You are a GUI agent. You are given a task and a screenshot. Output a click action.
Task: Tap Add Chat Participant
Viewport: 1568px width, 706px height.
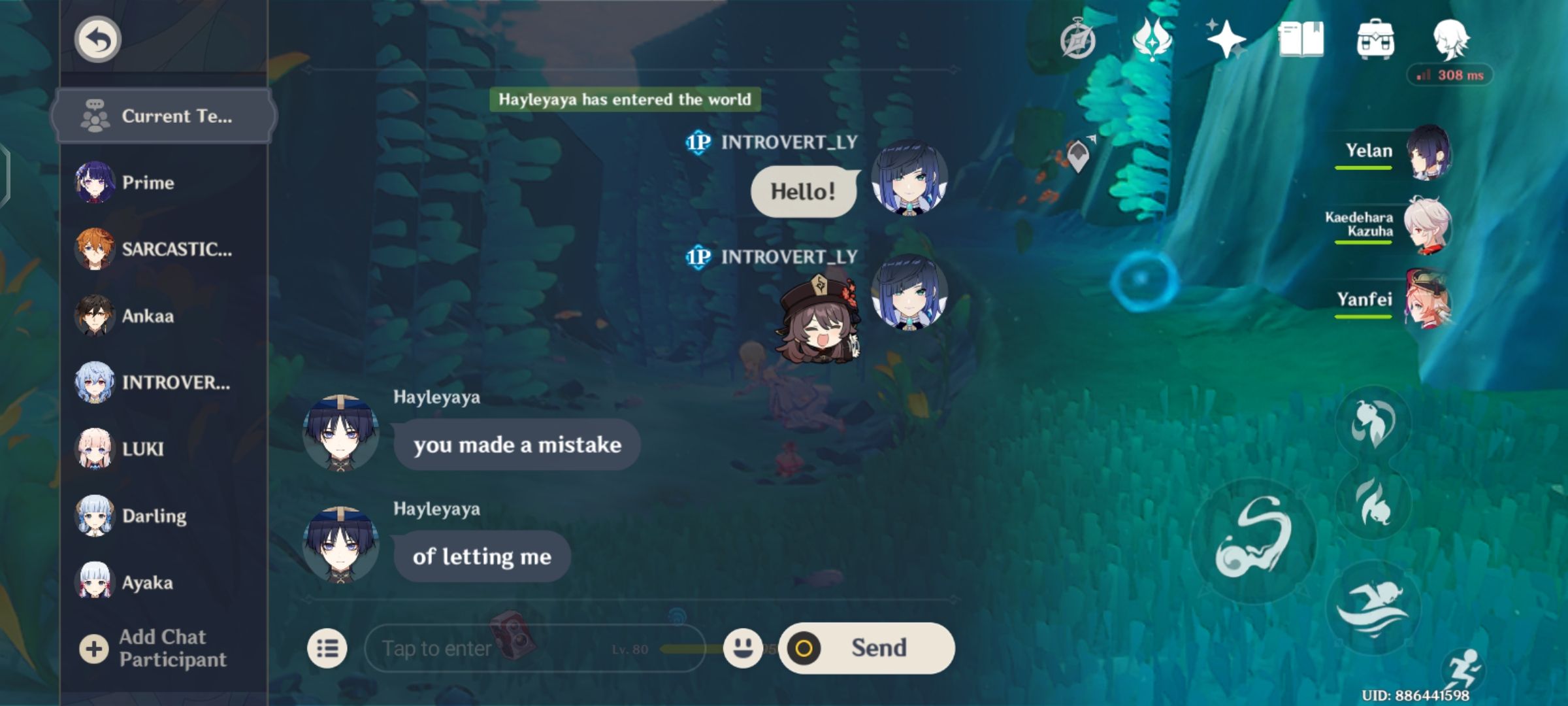(x=163, y=647)
